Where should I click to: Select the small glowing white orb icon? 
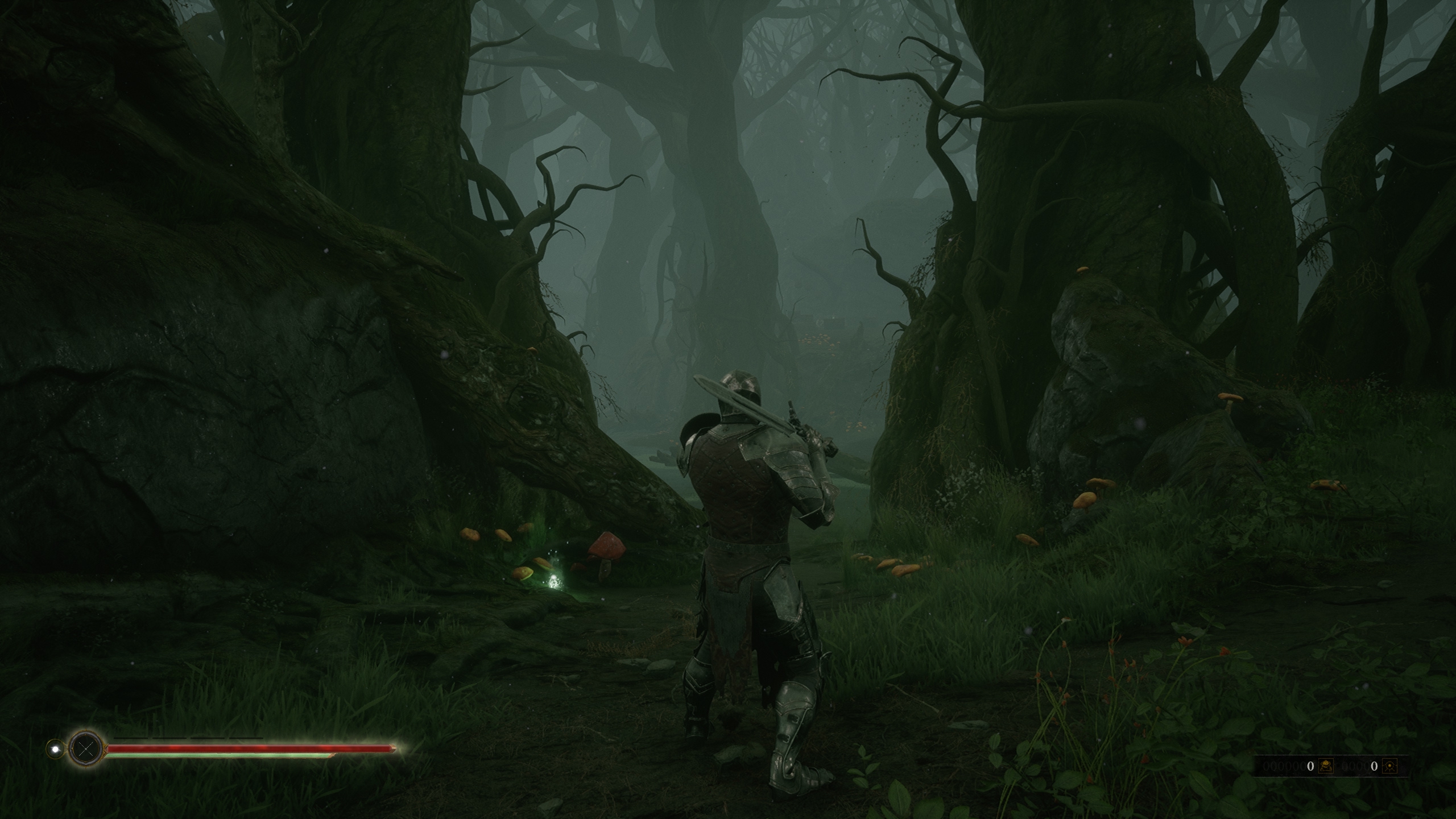(x=55, y=749)
